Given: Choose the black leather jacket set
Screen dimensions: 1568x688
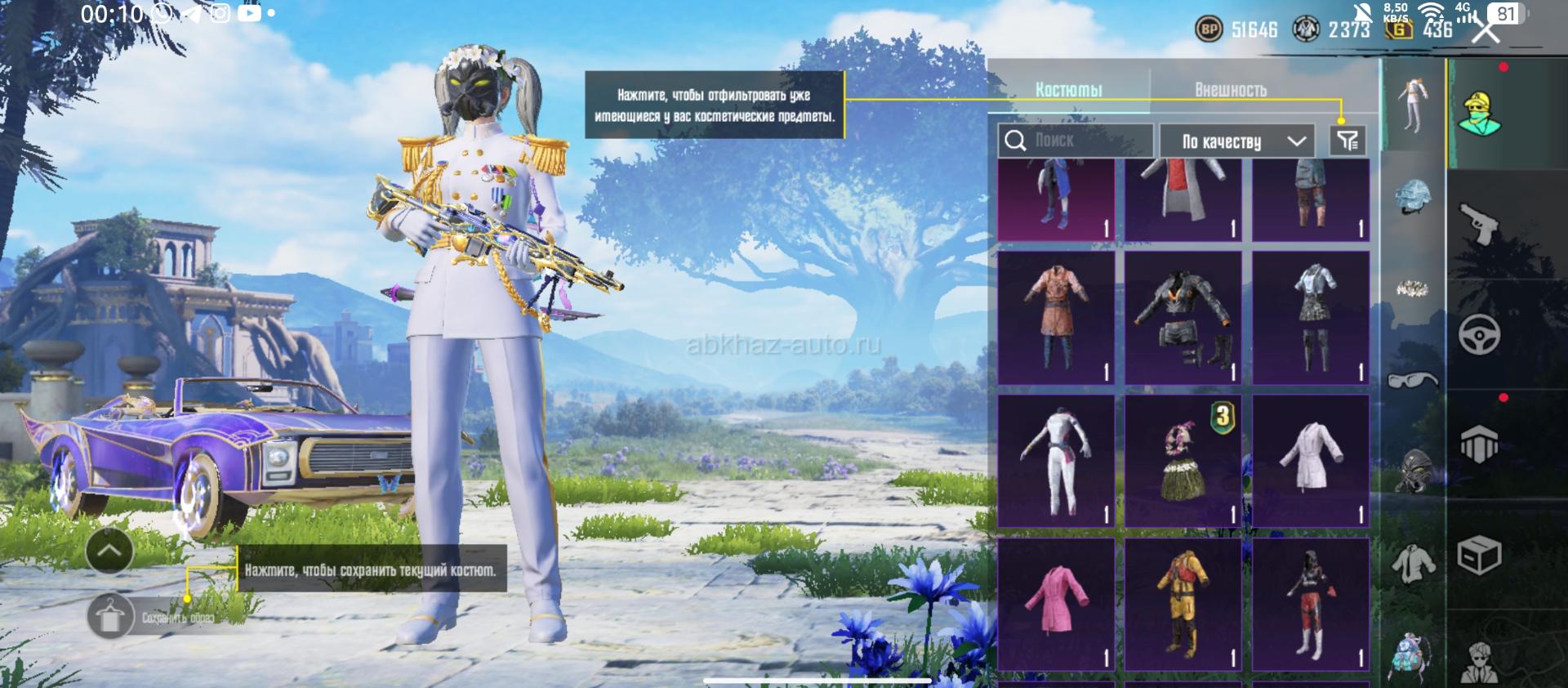Looking at the screenshot, I should pos(1183,317).
